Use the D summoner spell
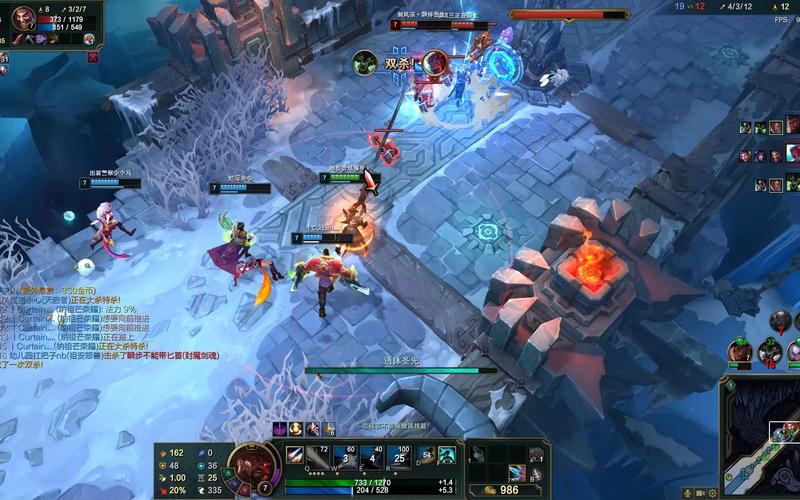Viewport: 800px width, 500px height. coord(428,455)
